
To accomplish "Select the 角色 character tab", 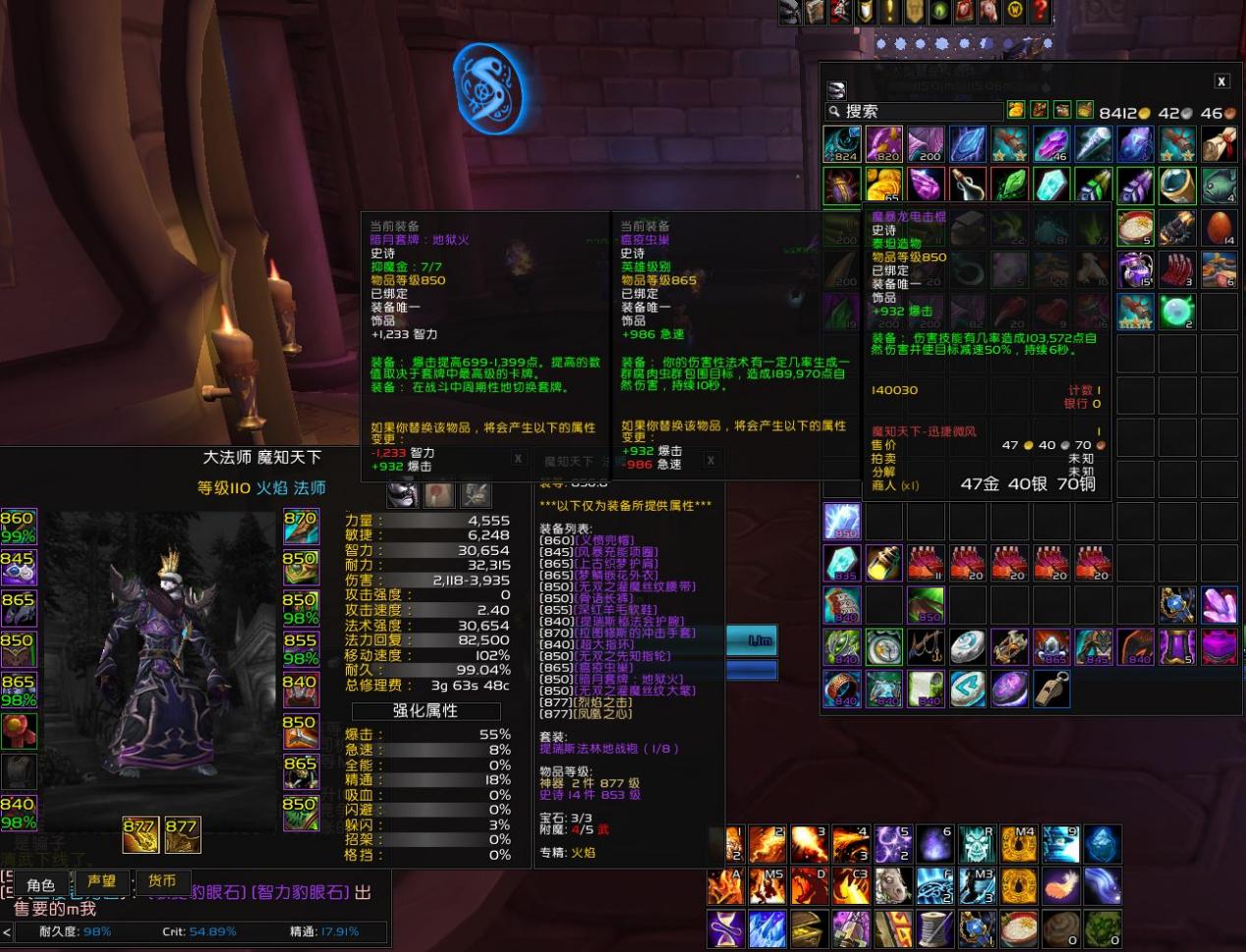I will pos(40,885).
